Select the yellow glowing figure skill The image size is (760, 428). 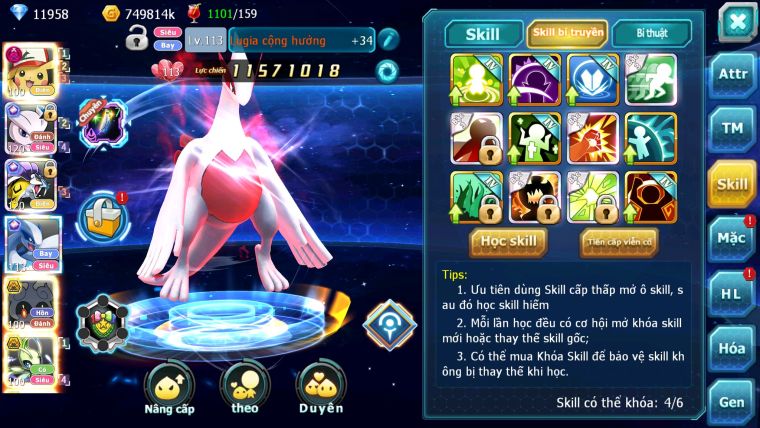(477, 80)
